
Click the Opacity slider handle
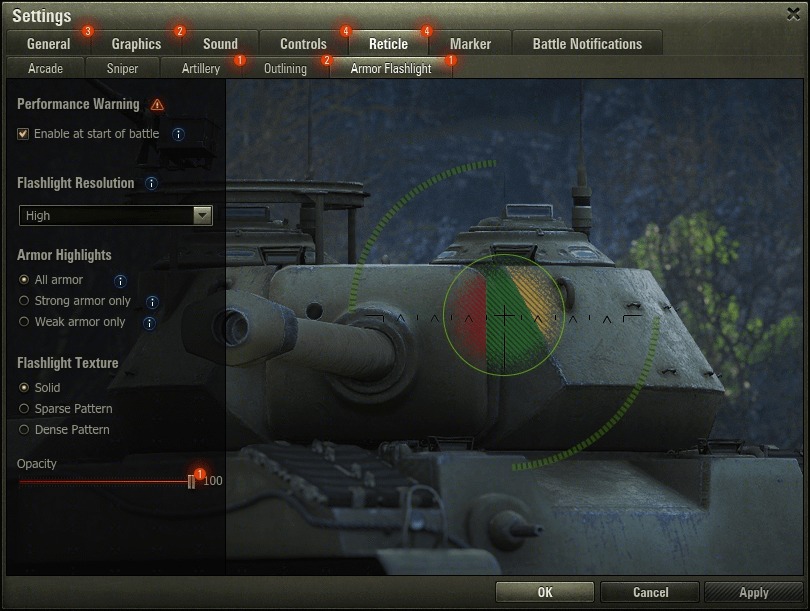tap(191, 481)
